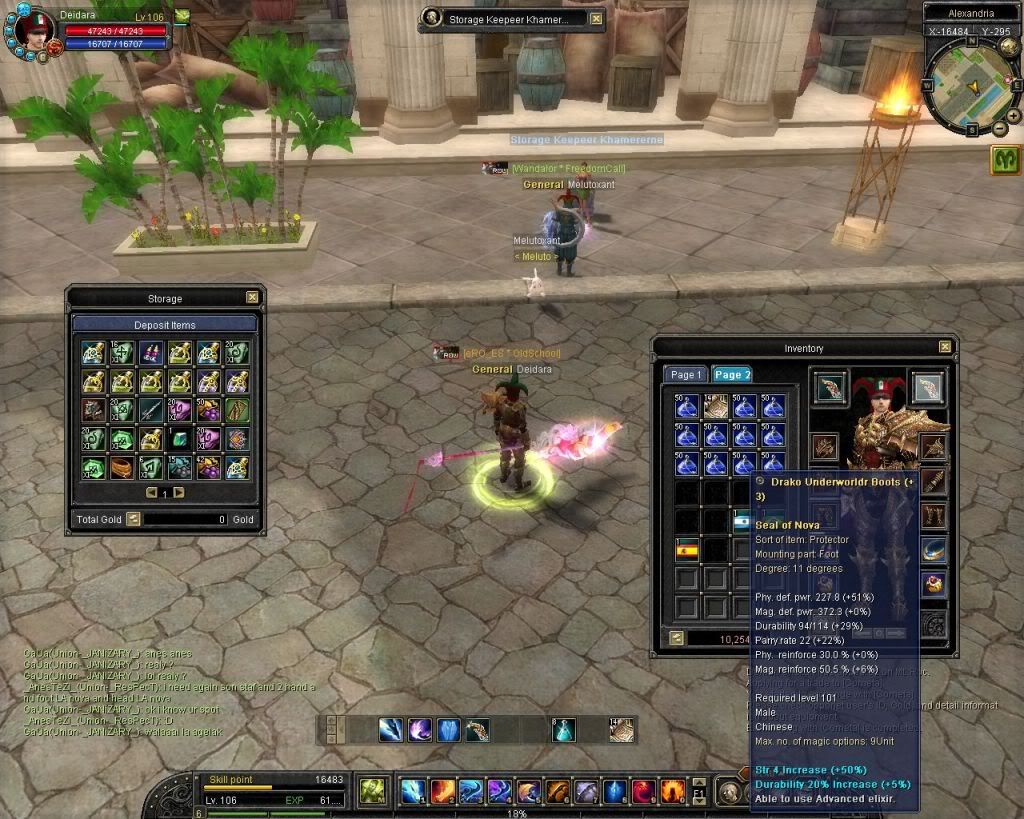Go to the next storage page

(x=179, y=493)
